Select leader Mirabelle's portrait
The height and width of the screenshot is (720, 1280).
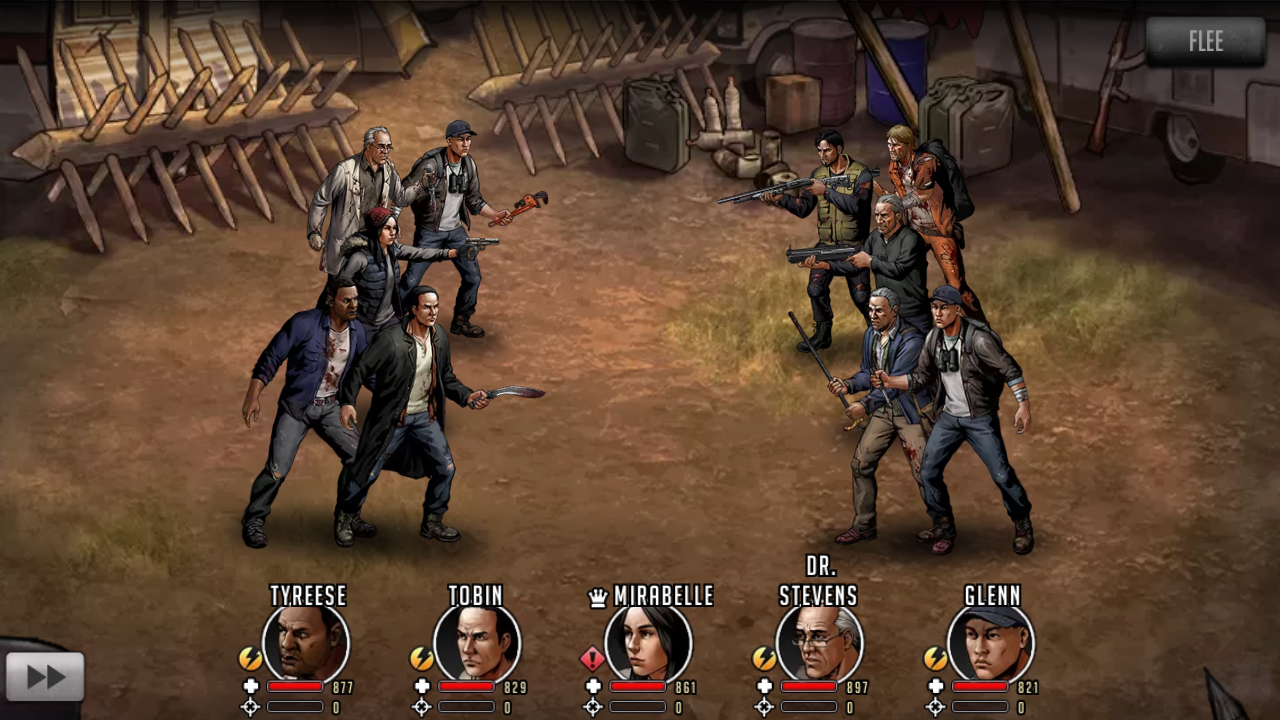[x=648, y=643]
